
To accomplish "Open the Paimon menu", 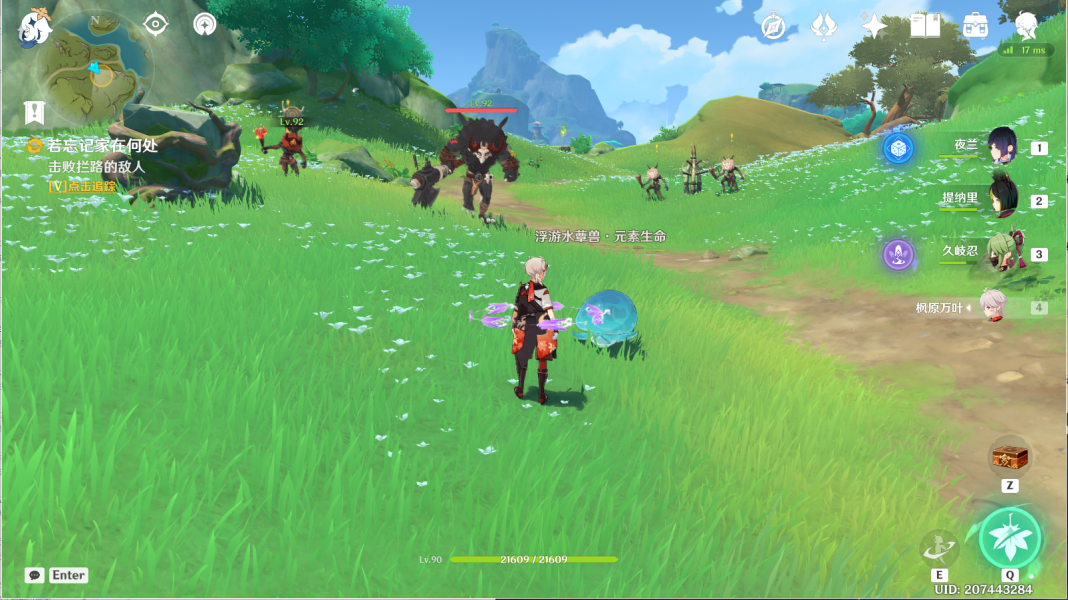I will 35,27.
